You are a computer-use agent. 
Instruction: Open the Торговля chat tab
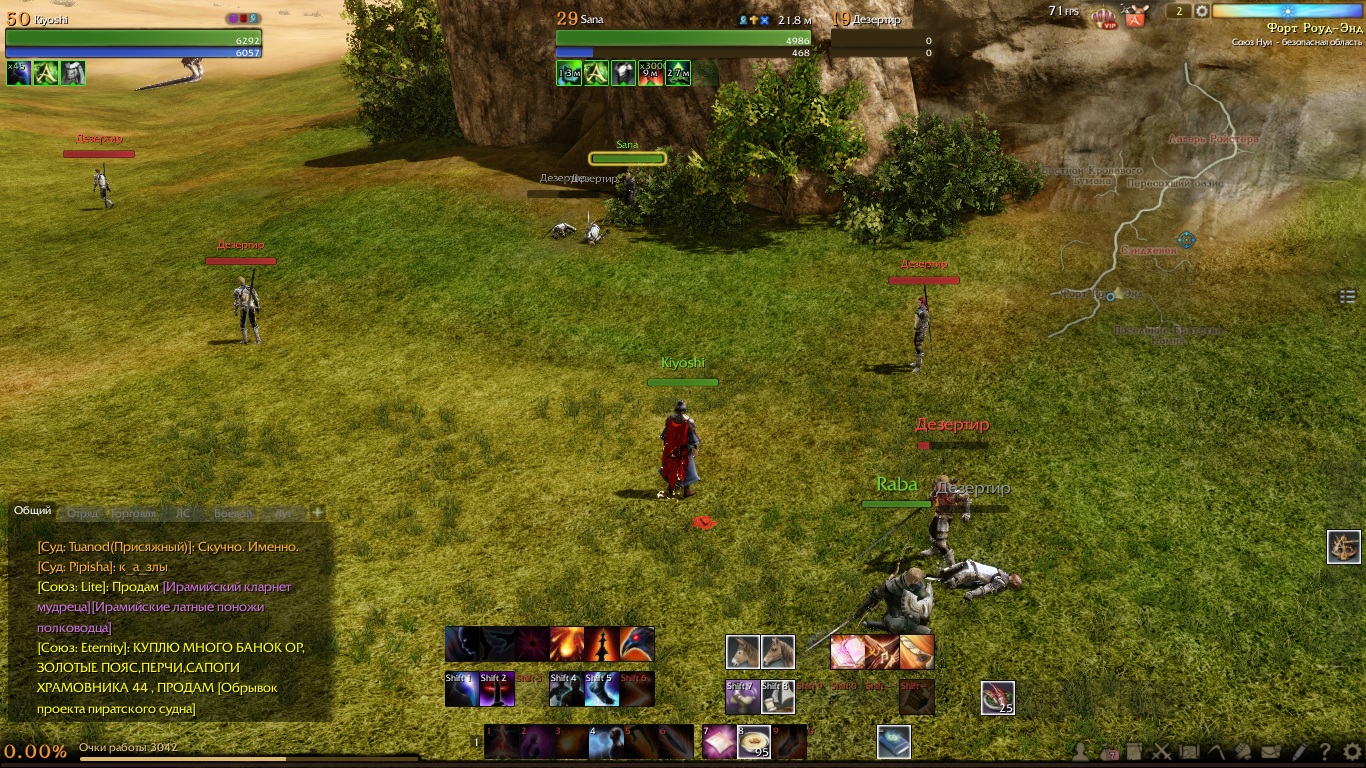(133, 513)
